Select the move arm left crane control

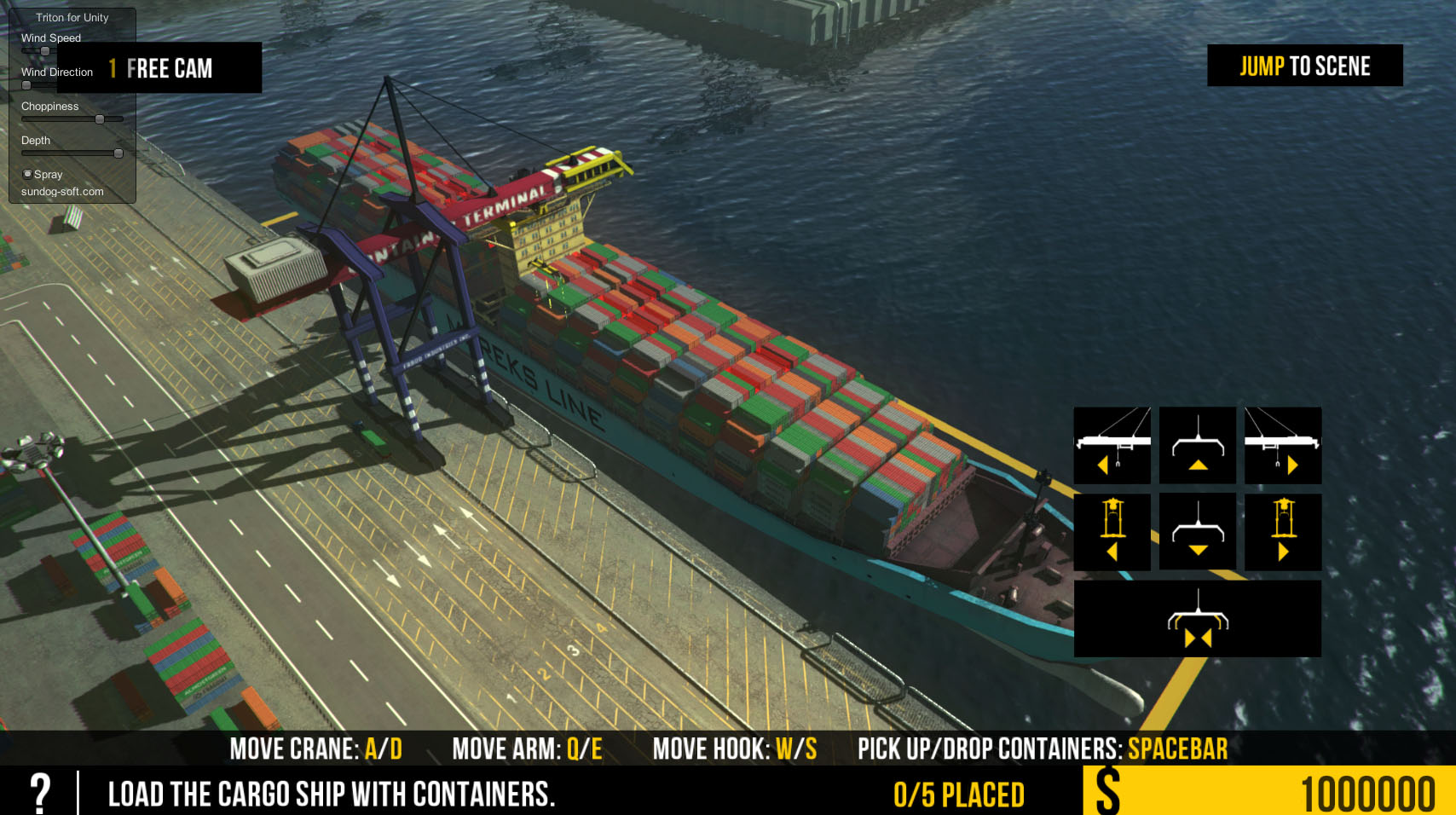click(1112, 446)
